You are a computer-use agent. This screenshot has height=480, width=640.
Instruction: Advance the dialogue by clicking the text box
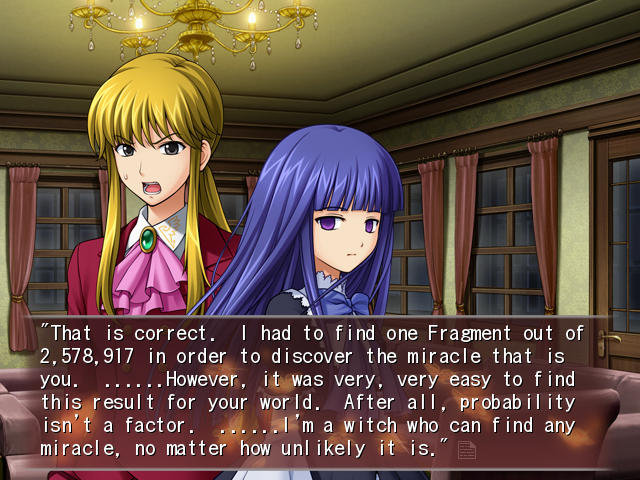[320, 392]
